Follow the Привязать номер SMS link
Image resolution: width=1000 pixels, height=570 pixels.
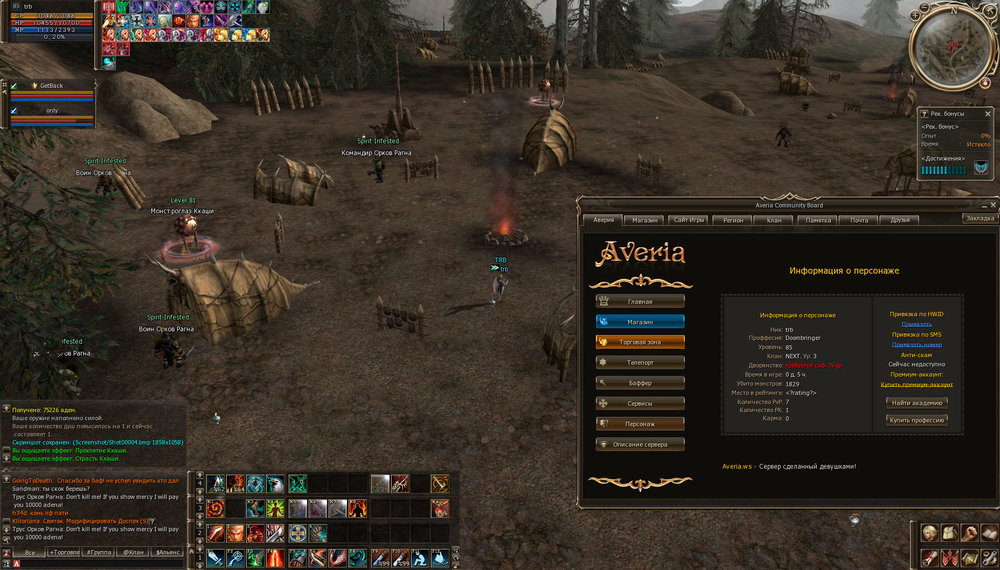[x=917, y=344]
